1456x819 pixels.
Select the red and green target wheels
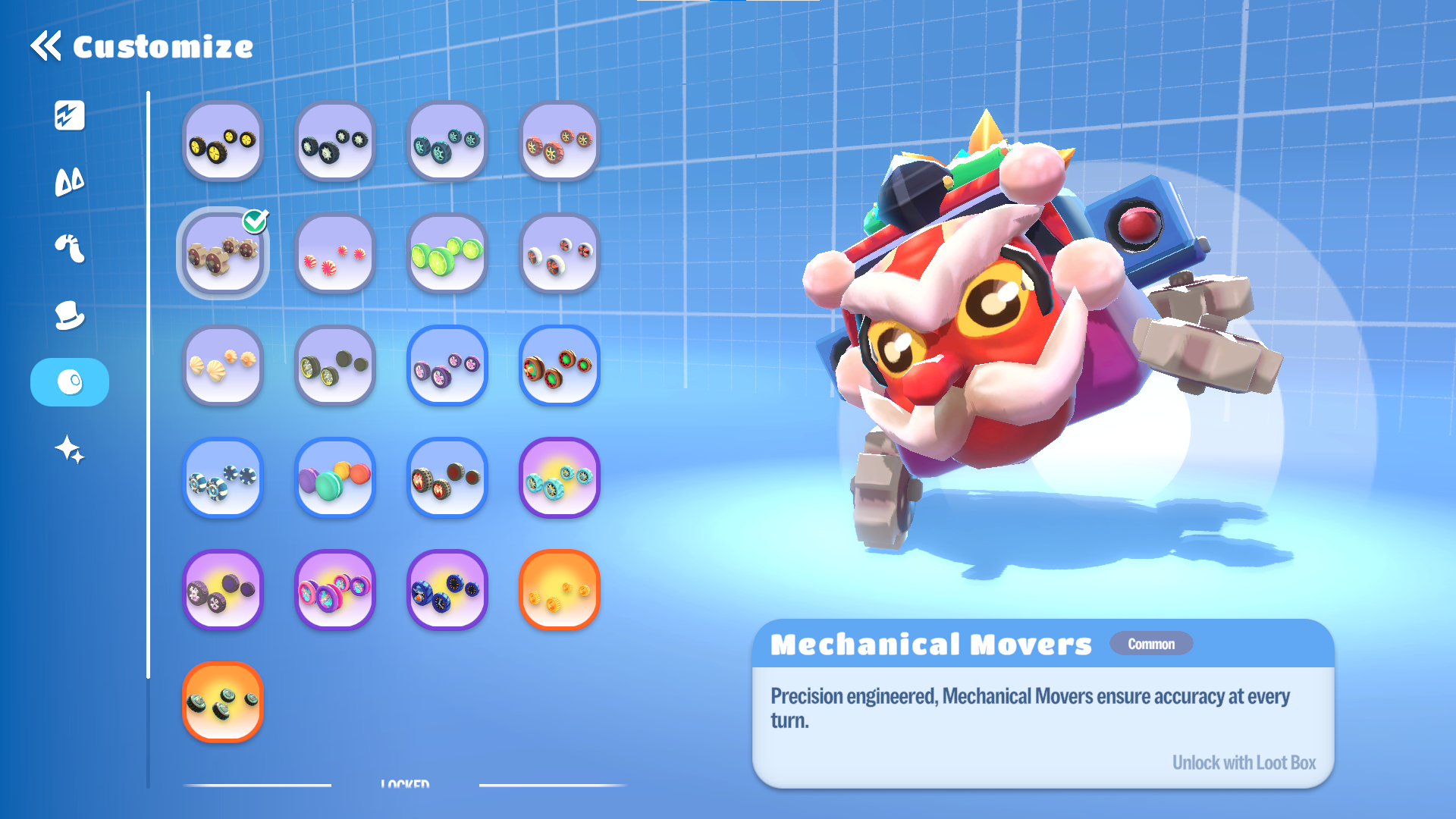(x=560, y=366)
